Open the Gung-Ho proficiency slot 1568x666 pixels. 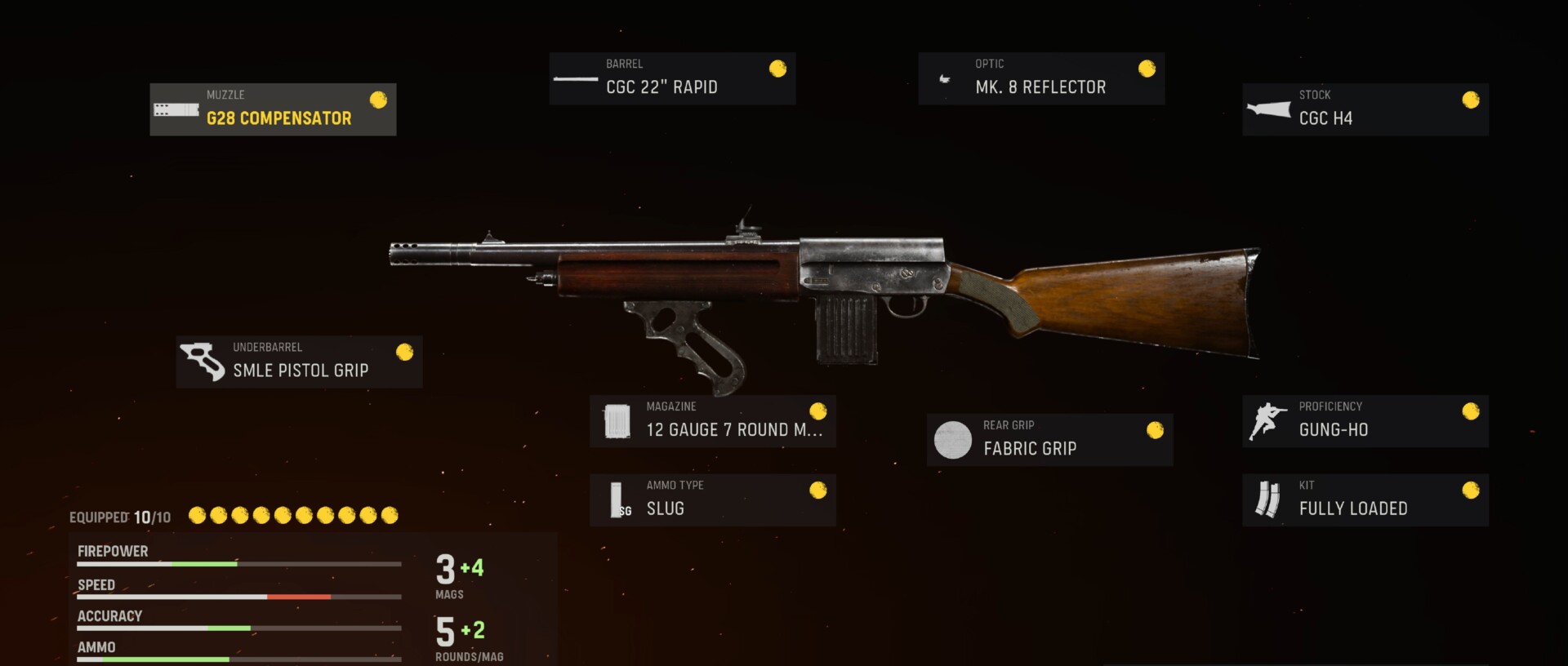pos(1365,421)
